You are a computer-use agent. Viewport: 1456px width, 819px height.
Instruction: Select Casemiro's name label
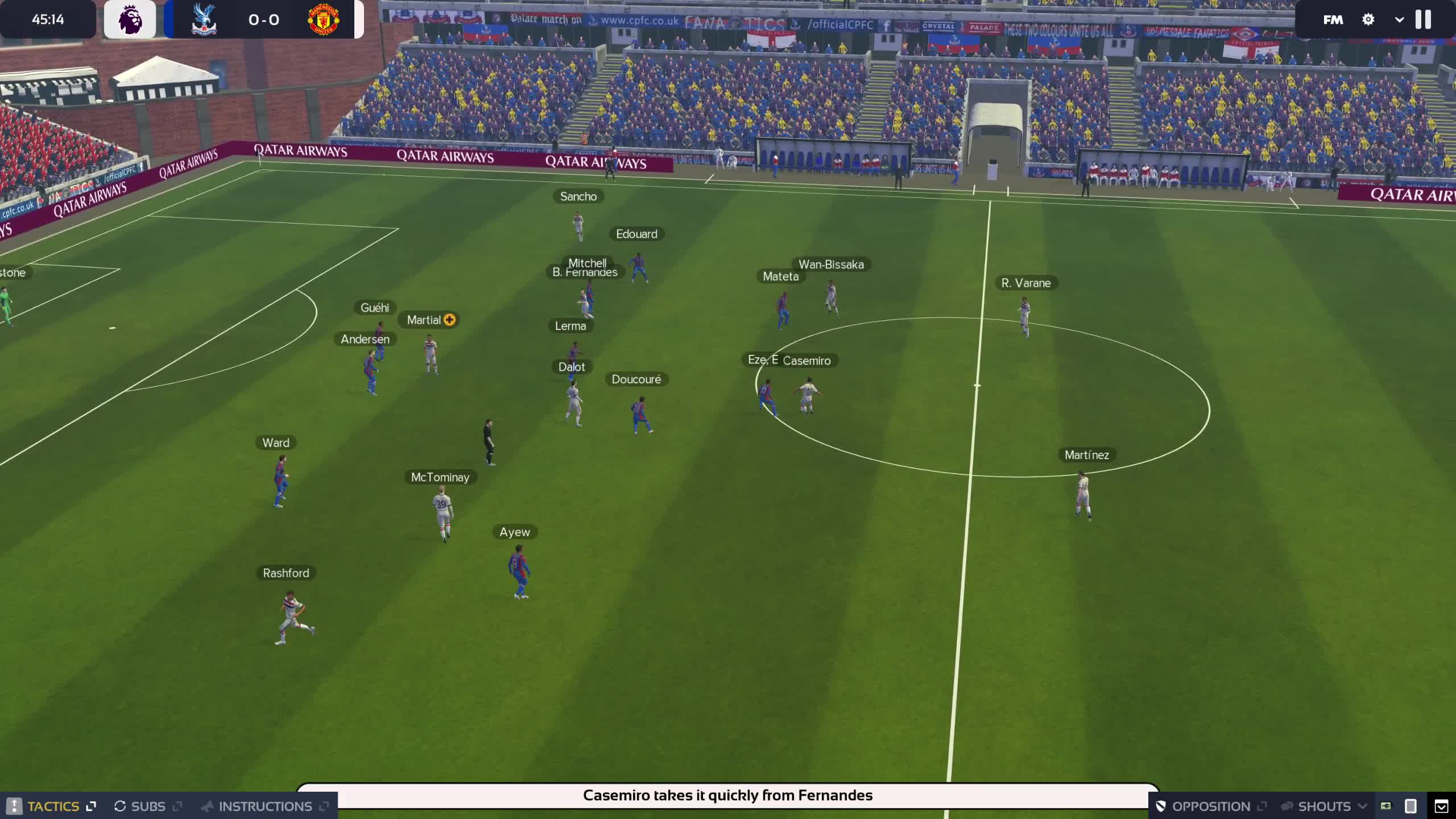pyautogui.click(x=806, y=361)
